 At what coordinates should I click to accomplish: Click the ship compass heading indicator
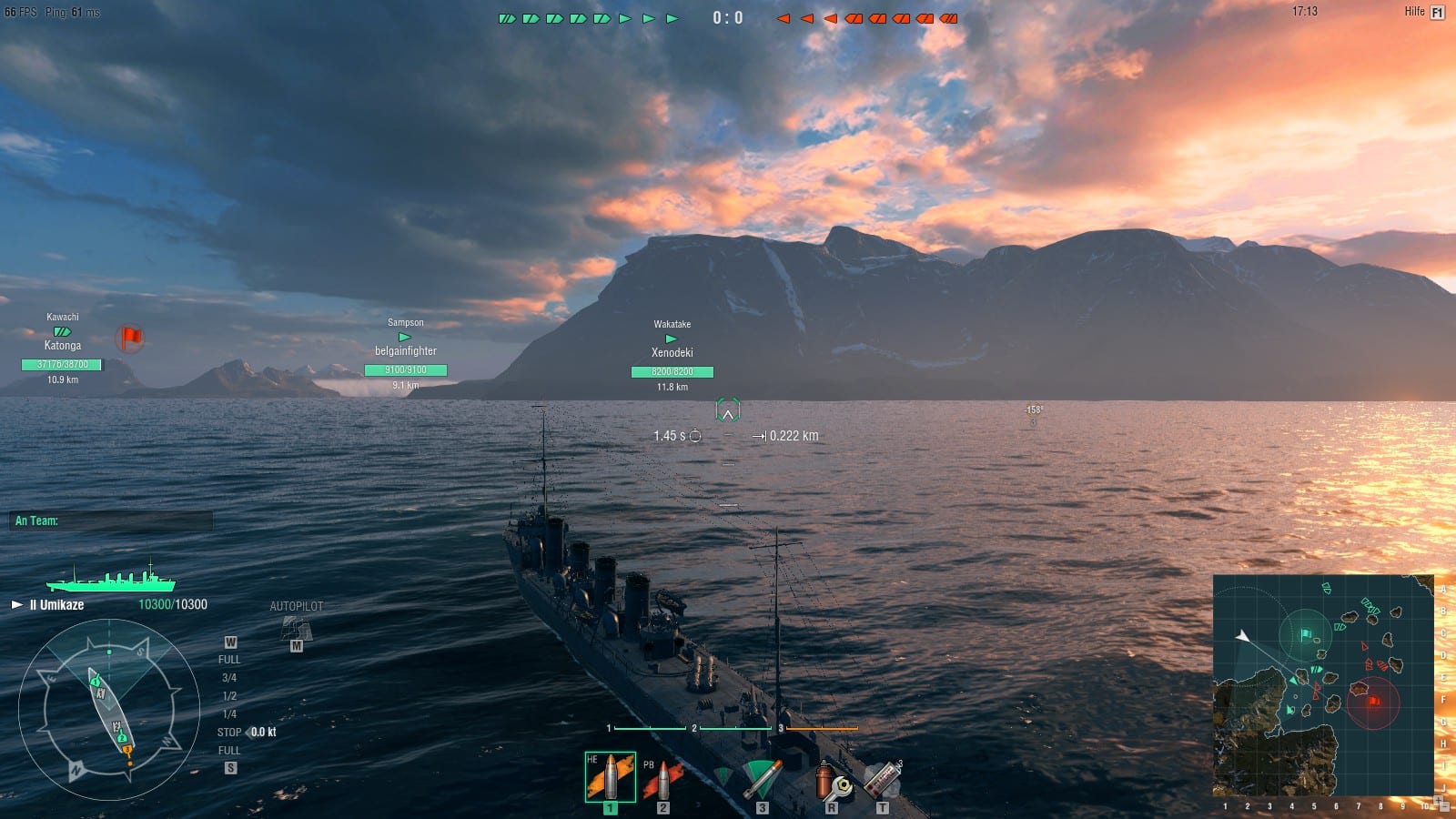click(x=109, y=710)
